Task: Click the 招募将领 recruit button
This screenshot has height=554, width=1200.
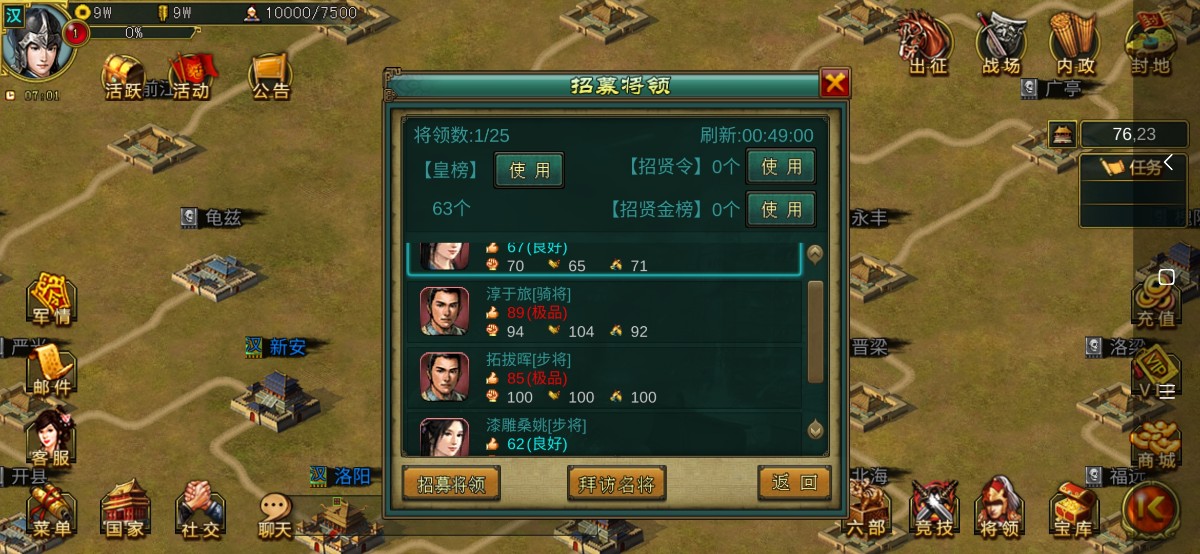Action: tap(451, 484)
